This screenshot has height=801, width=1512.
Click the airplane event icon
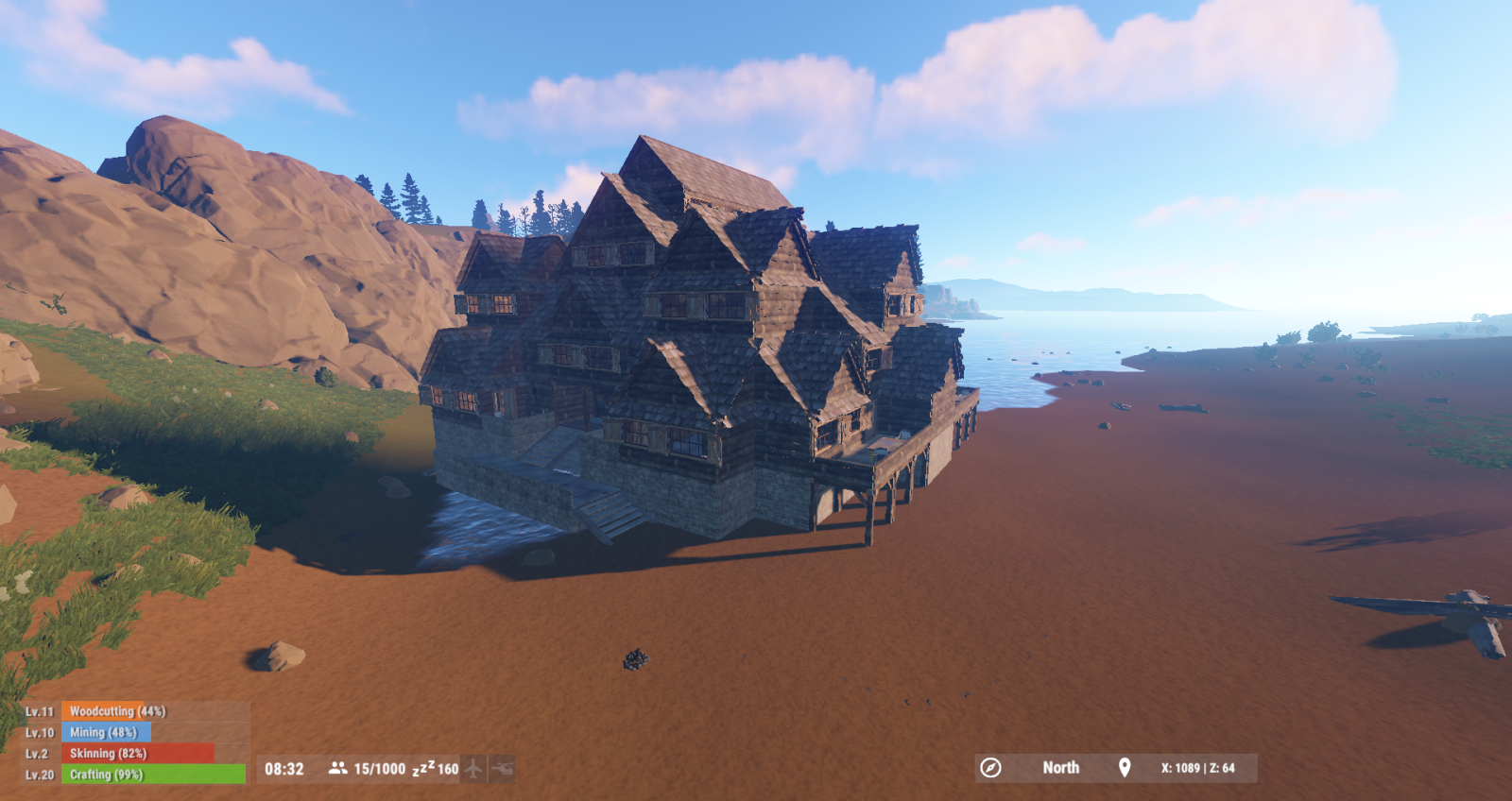pos(473,769)
